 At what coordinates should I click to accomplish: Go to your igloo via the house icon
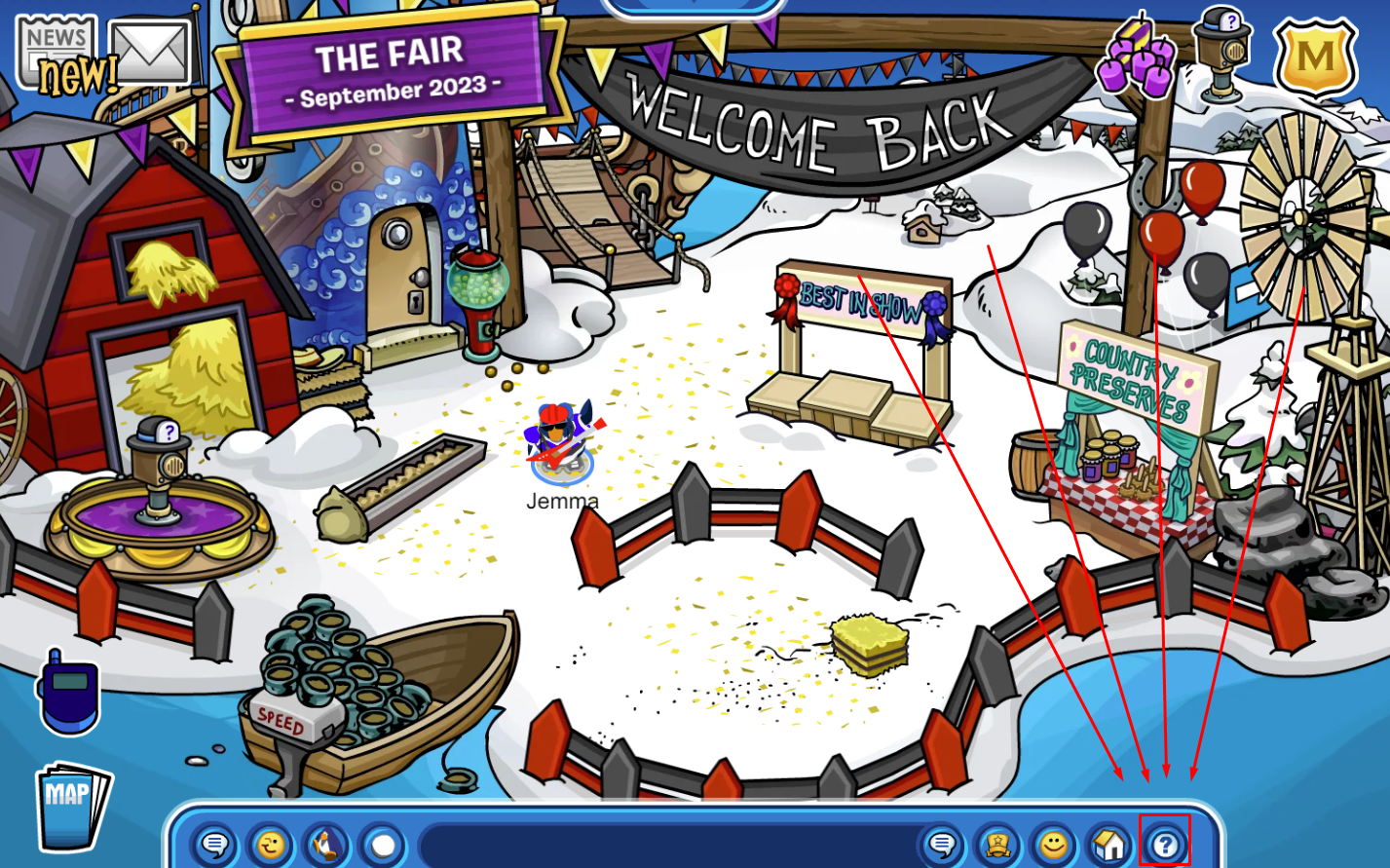(1108, 845)
